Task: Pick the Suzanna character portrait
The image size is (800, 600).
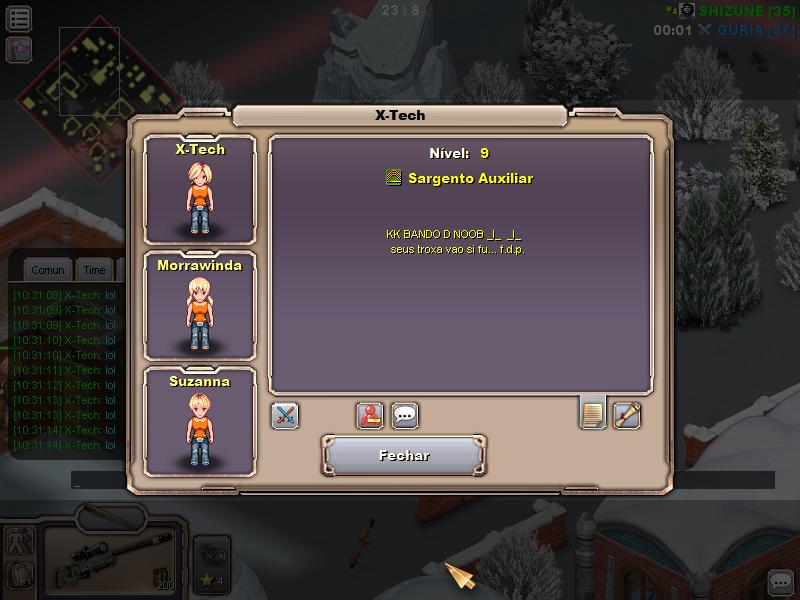Action: tap(200, 422)
